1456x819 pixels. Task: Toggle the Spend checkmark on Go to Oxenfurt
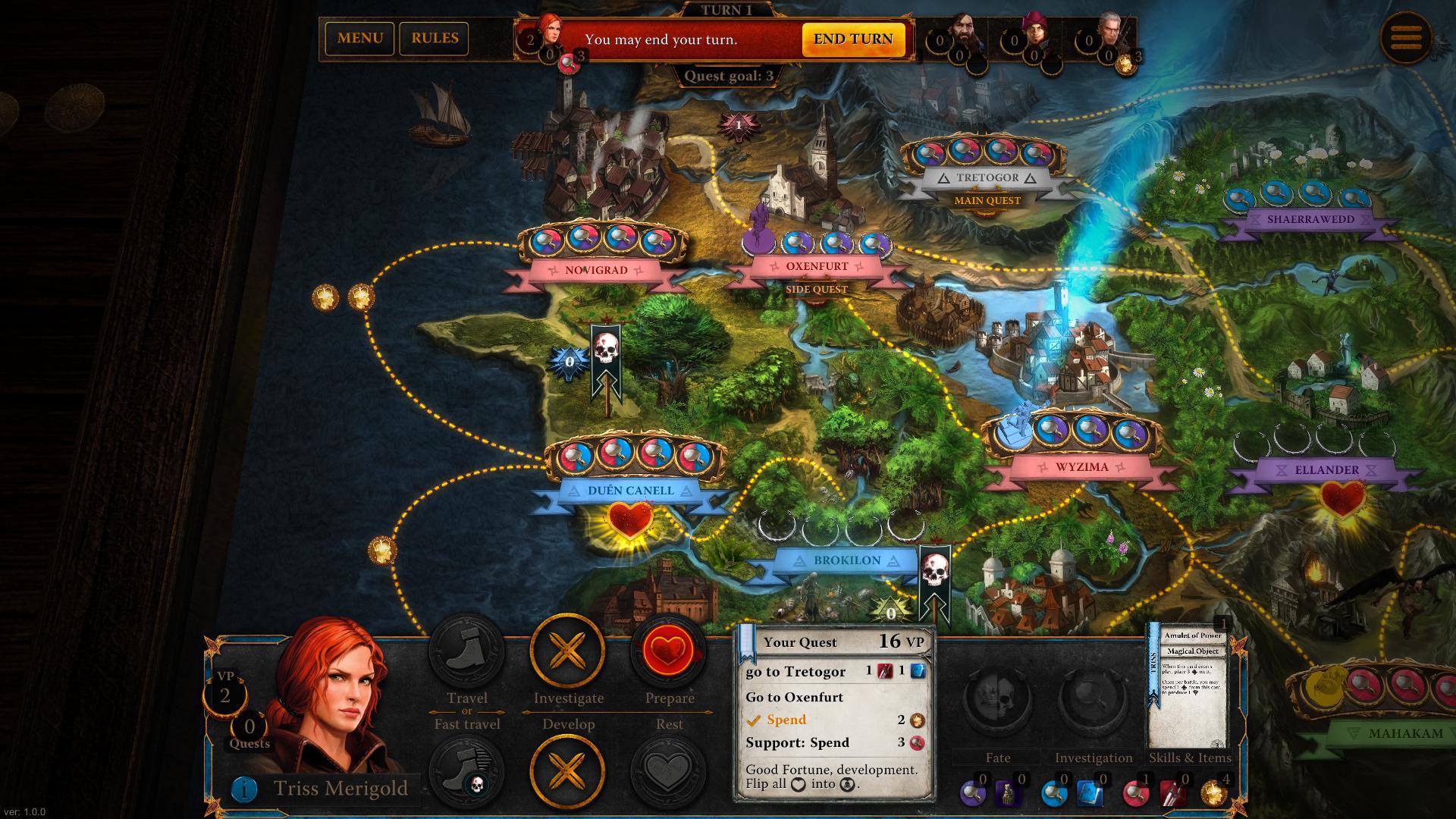click(755, 720)
